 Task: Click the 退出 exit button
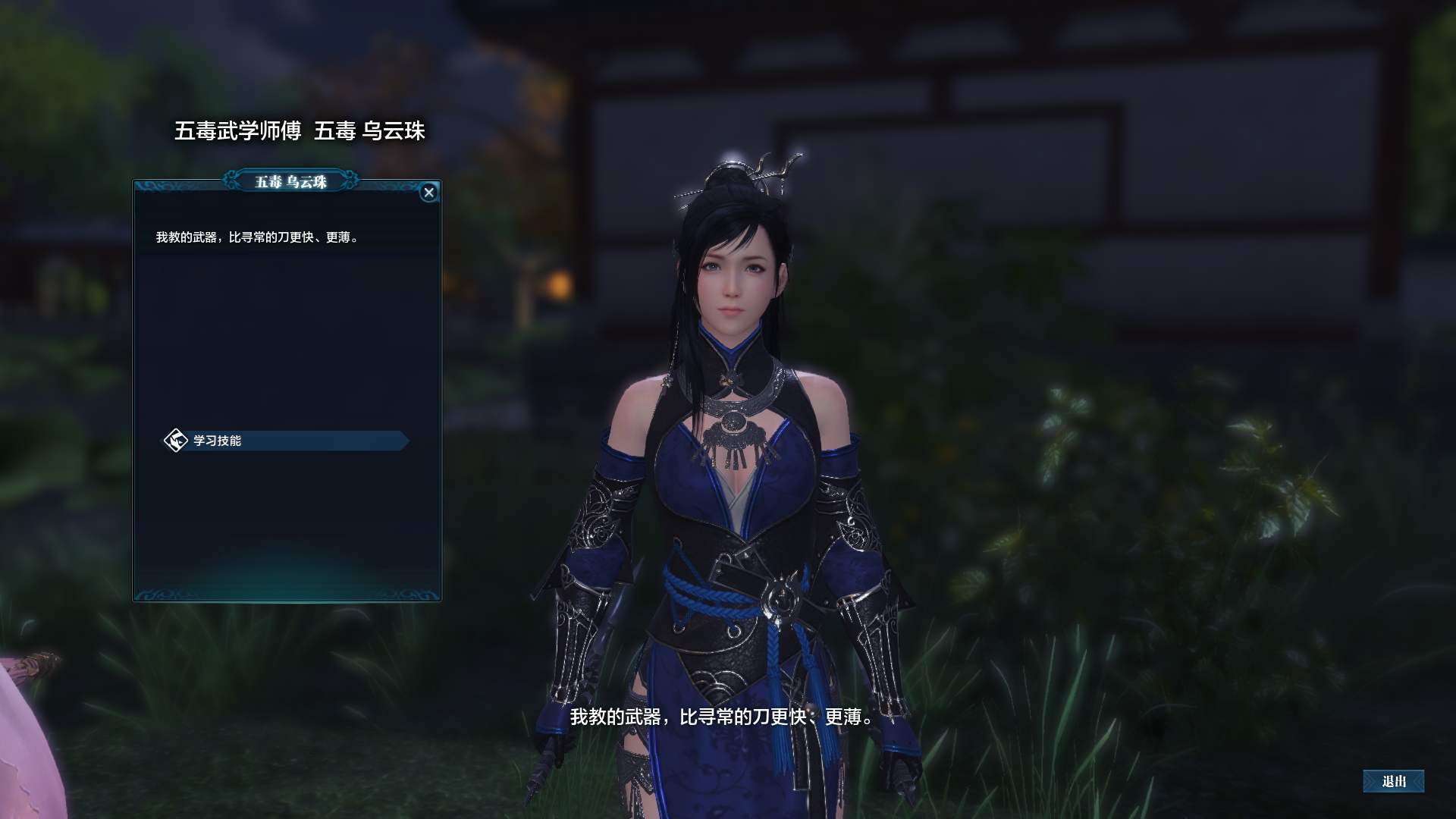[x=1393, y=781]
